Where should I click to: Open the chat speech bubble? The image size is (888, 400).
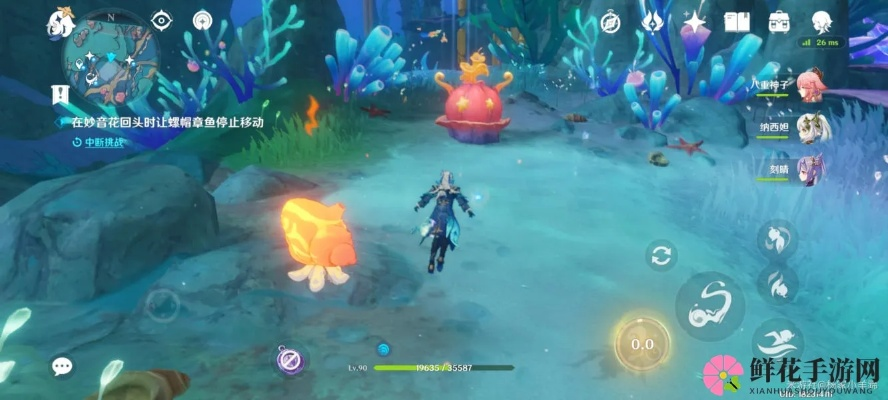62,366
